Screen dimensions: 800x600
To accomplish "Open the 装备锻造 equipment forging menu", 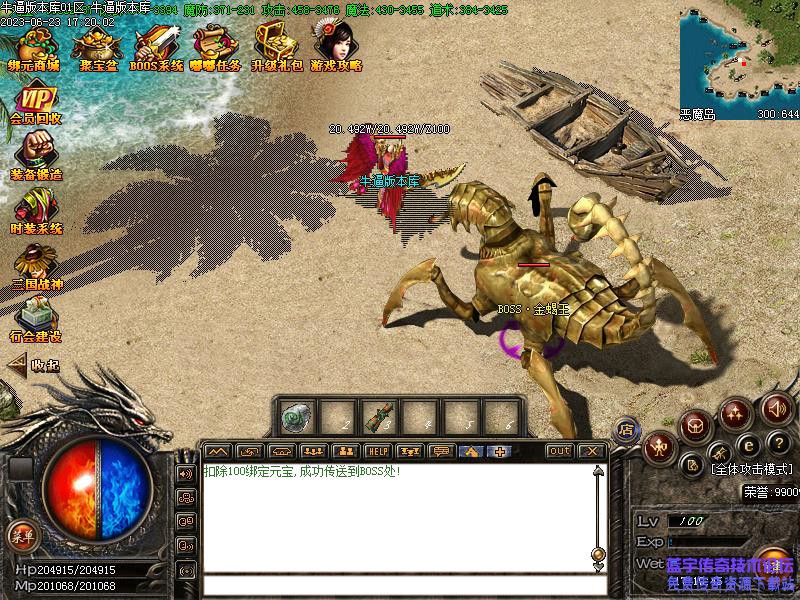I will (x=36, y=158).
